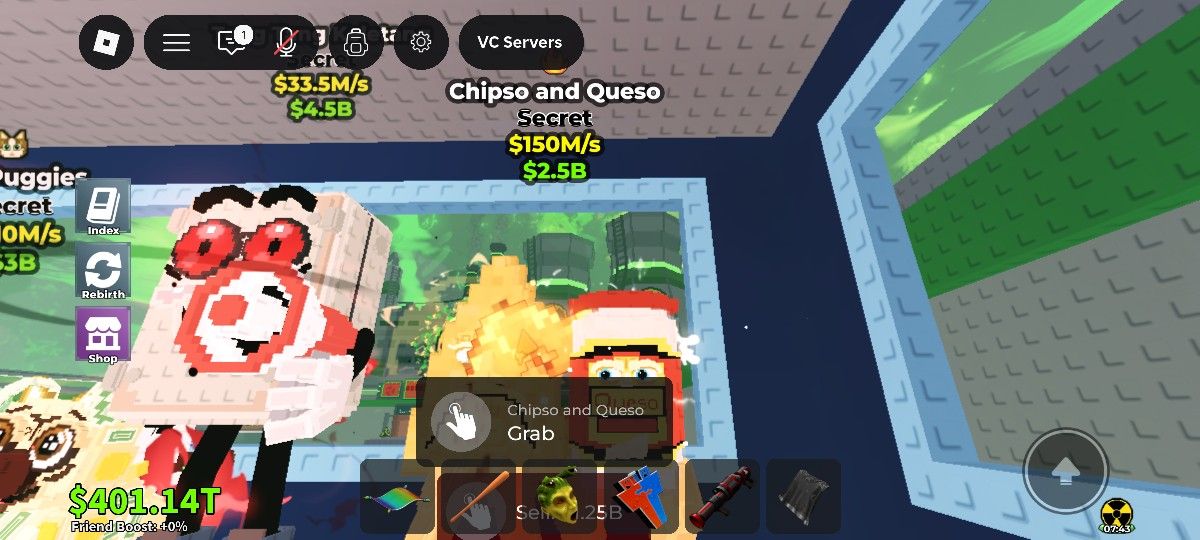Image resolution: width=1200 pixels, height=540 pixels.
Task: Select the dark cloak item slot
Action: (803, 497)
